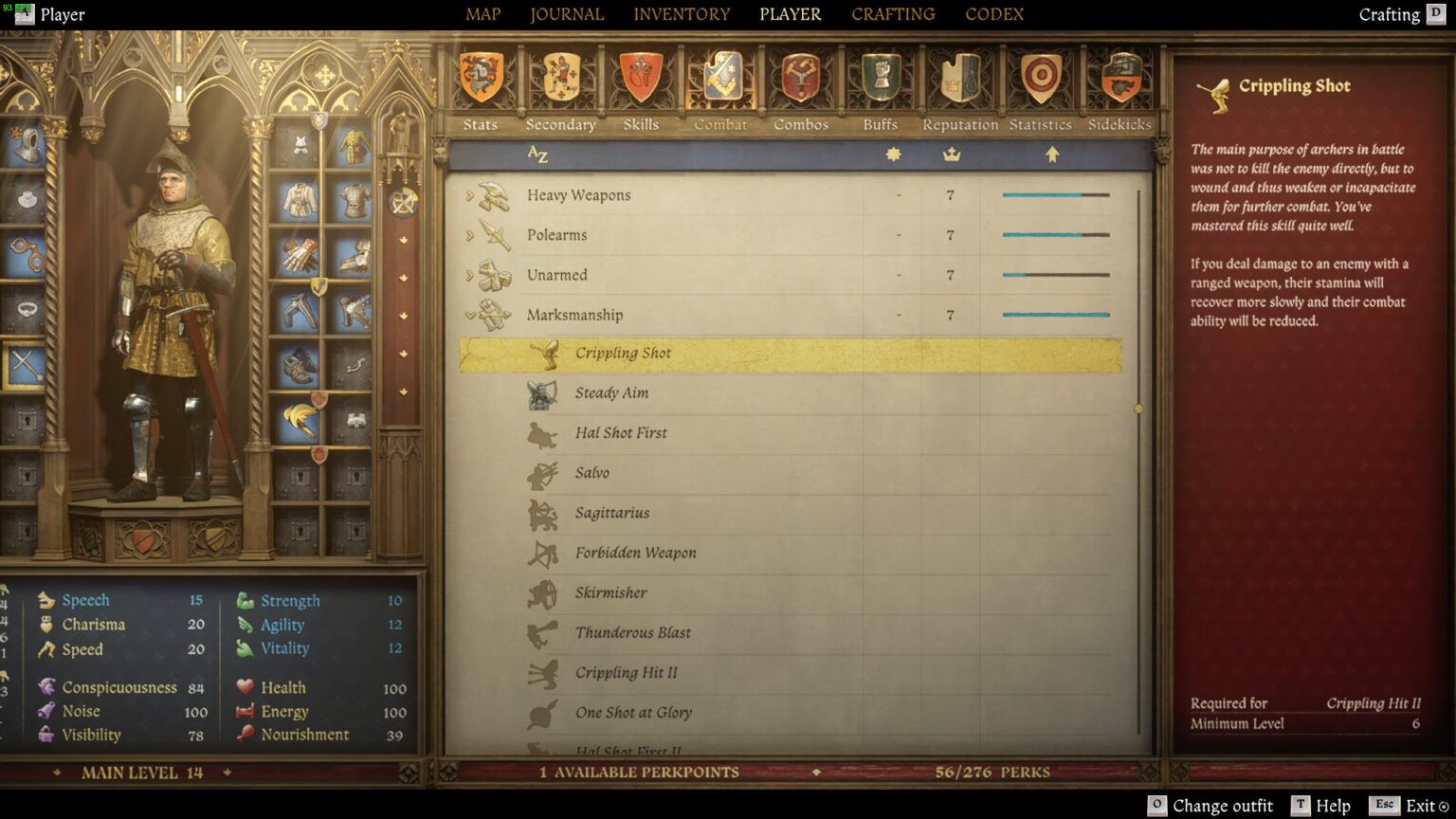The width and height of the screenshot is (1456, 819).
Task: Click the Unarmed skill progress bar
Action: click(1054, 274)
